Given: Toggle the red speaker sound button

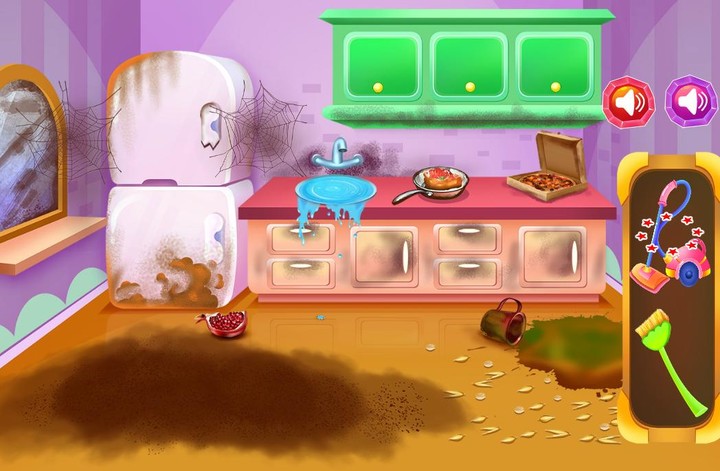Looking at the screenshot, I should [628, 101].
